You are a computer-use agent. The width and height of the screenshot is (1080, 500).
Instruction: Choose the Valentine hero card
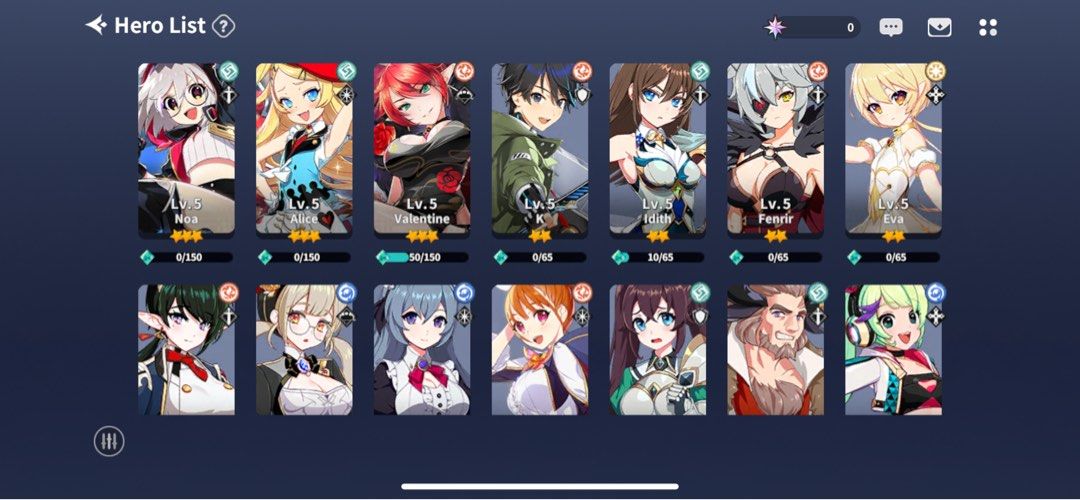click(x=422, y=150)
